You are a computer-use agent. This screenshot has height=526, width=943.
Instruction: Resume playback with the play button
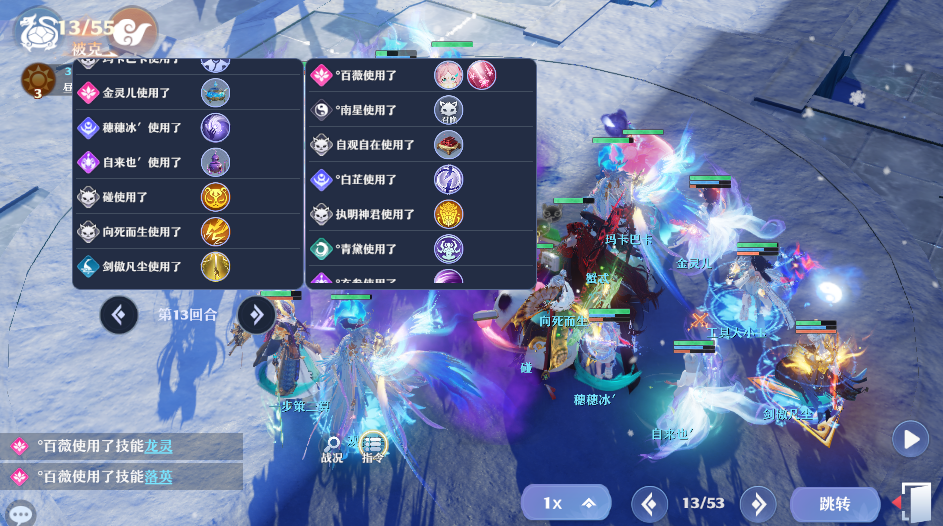[x=910, y=438]
